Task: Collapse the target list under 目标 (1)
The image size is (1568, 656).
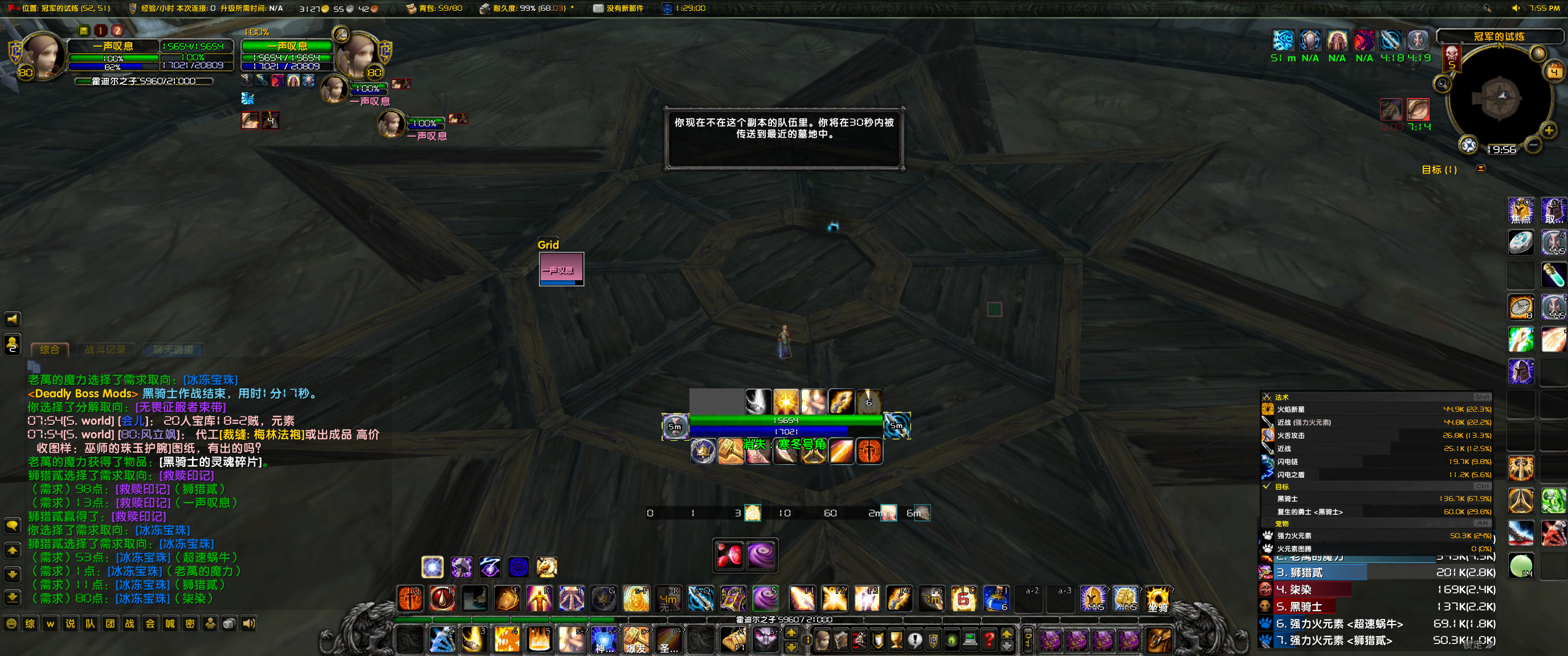Action: click(x=1481, y=169)
